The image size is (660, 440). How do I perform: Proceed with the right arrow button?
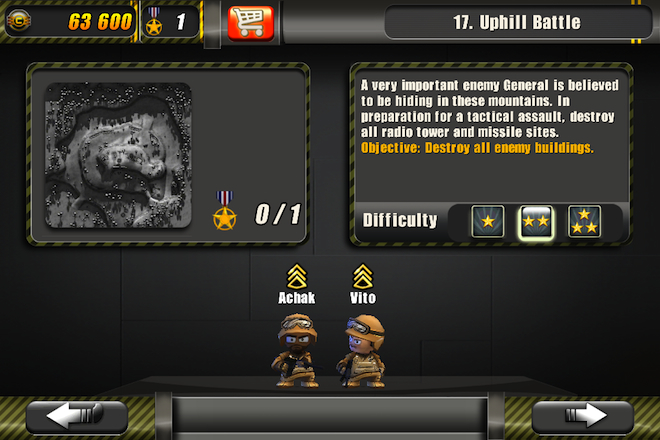pos(584,415)
